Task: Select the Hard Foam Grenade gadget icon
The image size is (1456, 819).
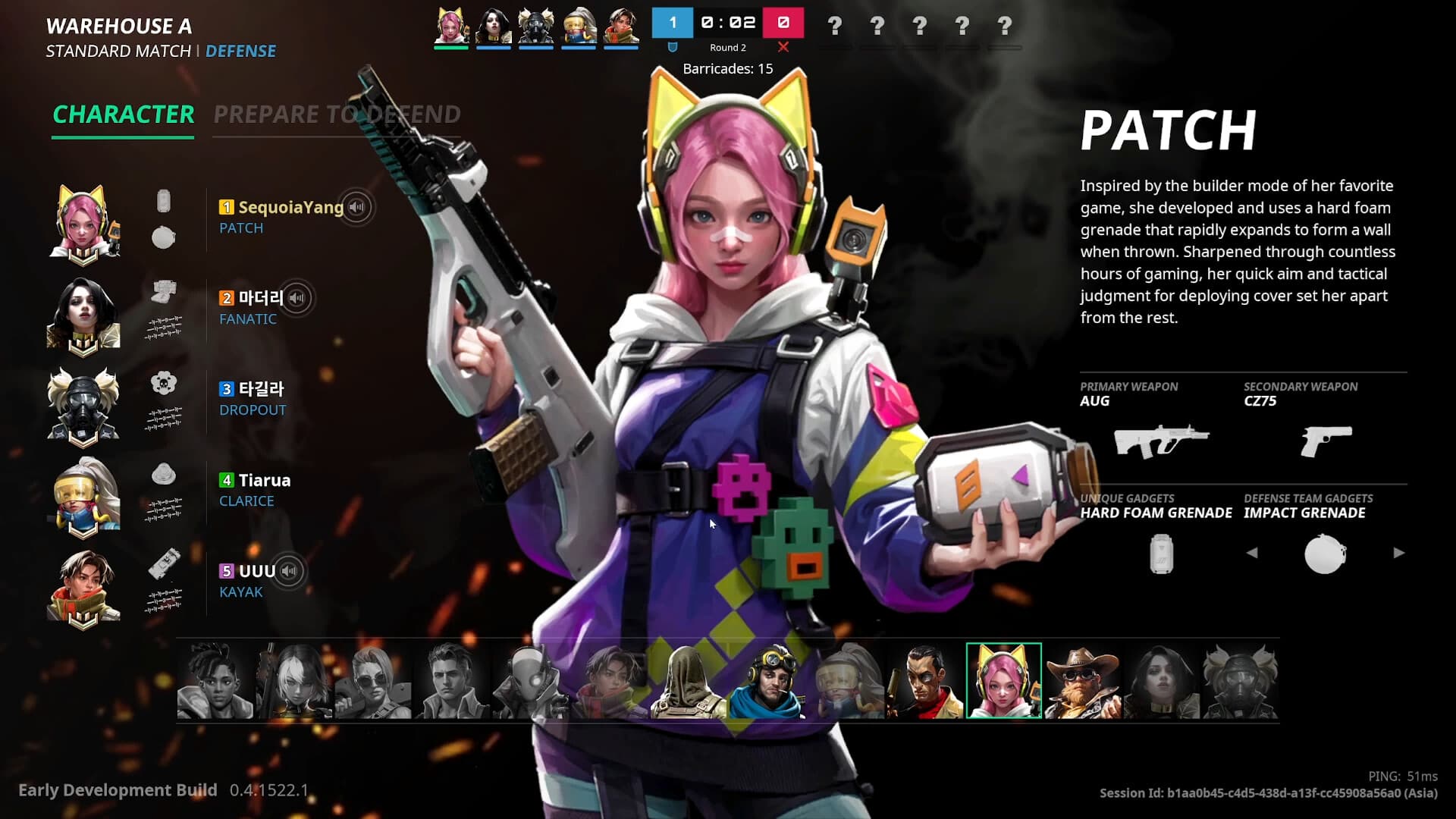Action: pyautogui.click(x=1159, y=554)
